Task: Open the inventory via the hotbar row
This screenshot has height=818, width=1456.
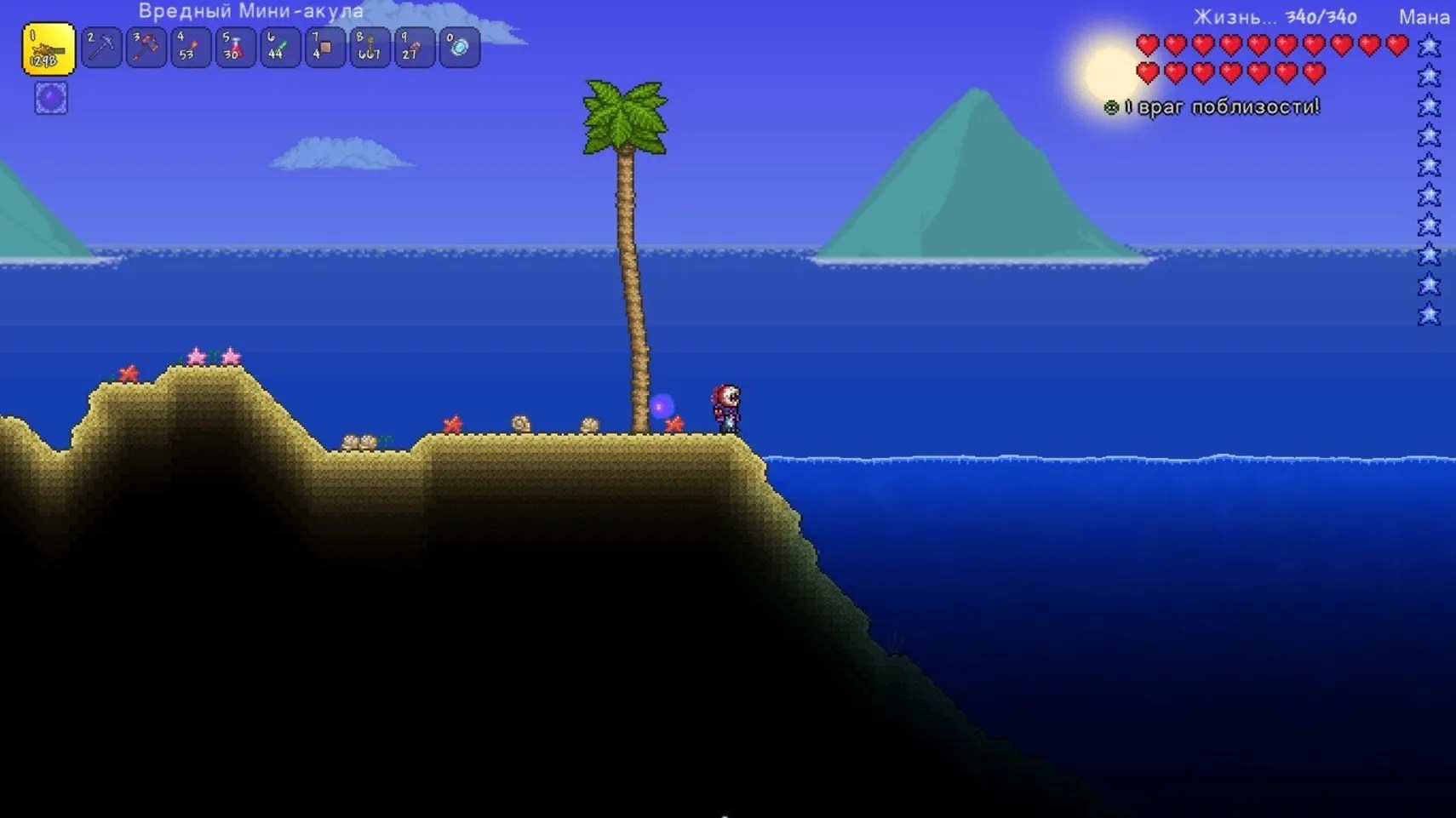Action: [x=255, y=48]
